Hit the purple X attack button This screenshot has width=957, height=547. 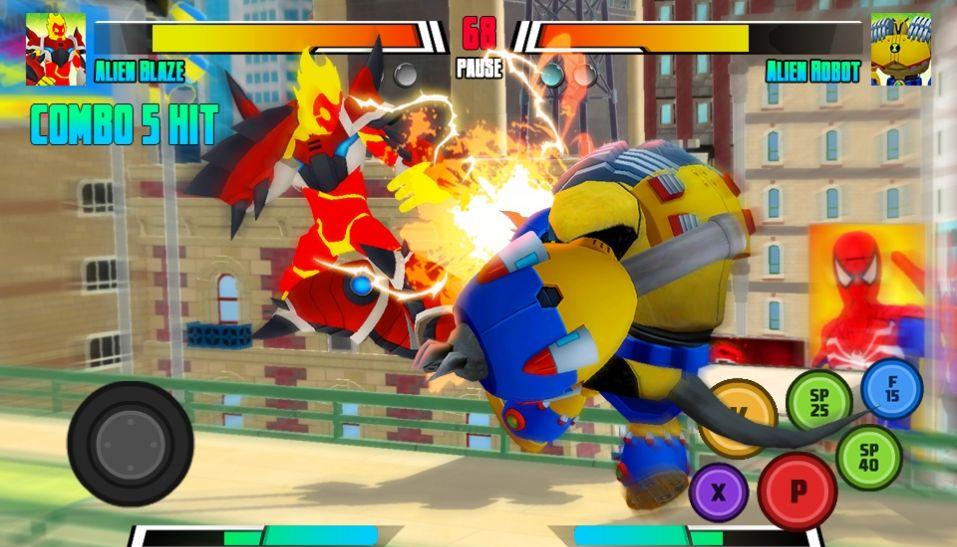point(717,491)
